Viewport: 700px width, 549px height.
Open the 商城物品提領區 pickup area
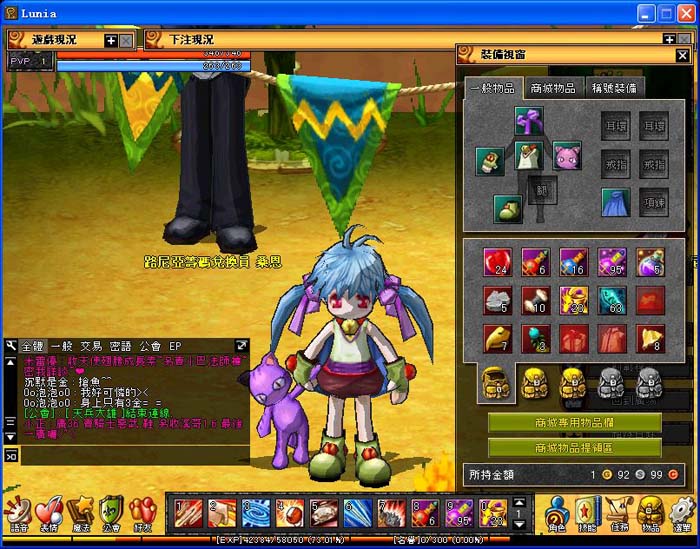pyautogui.click(x=574, y=448)
